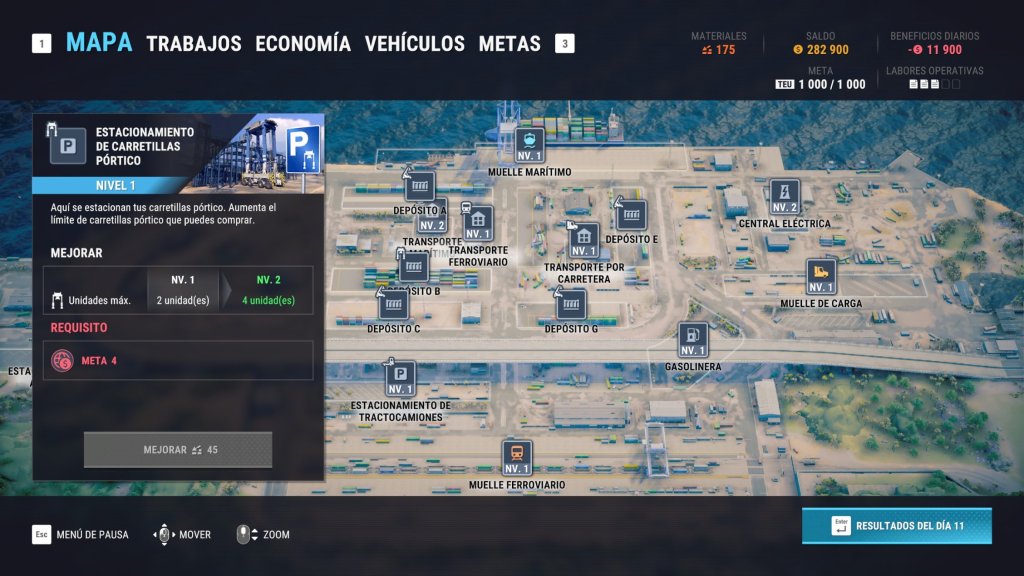Select the Transporte por Carretera marker

(x=584, y=240)
